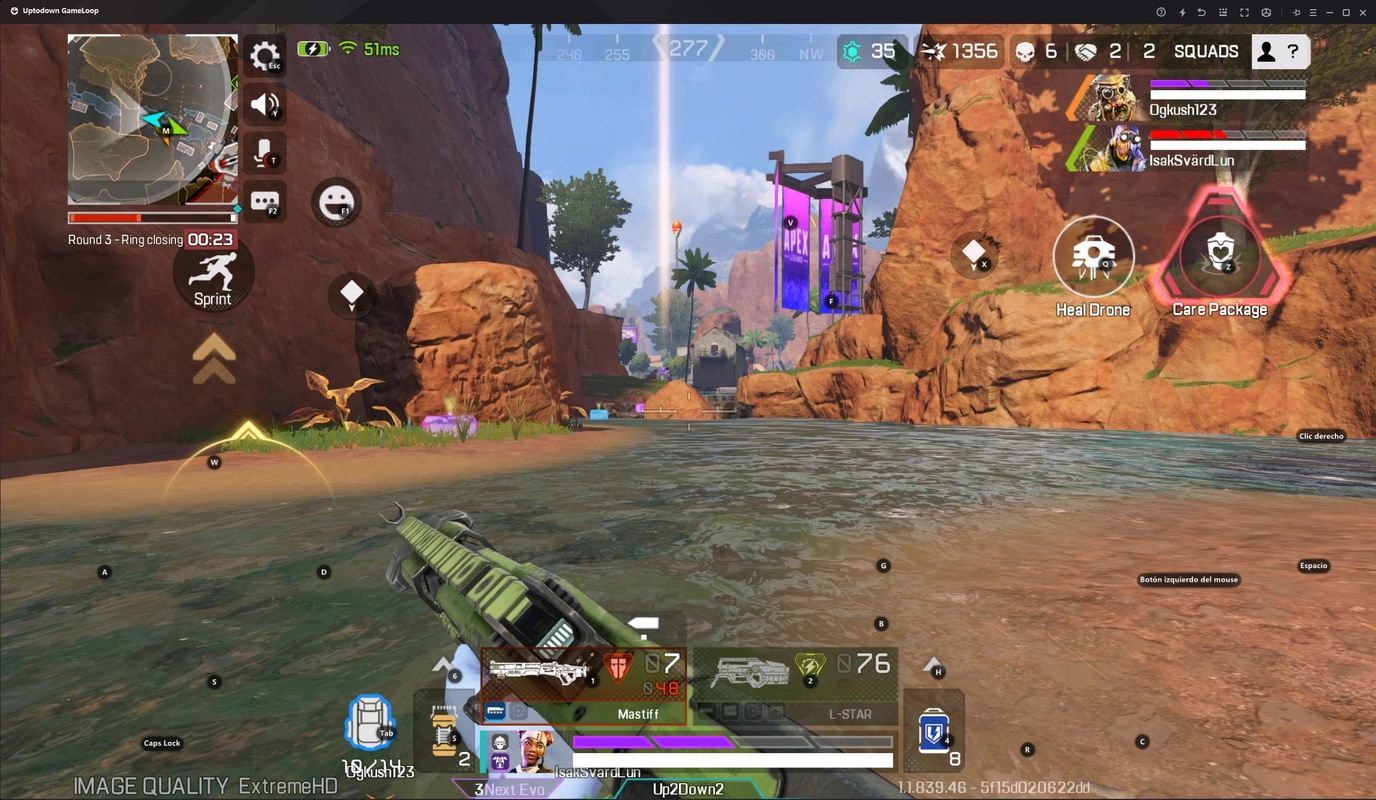
Task: Open the emote smiley wheel
Action: [336, 202]
